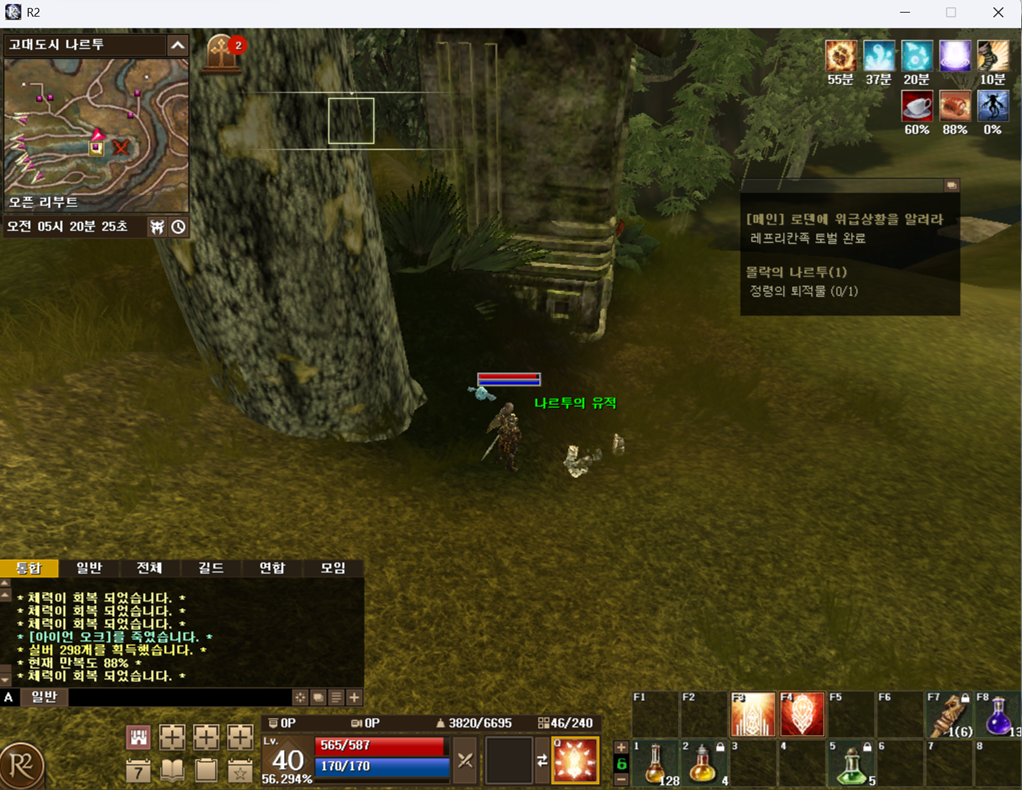Click the minimap of 고대도시 나르투
This screenshot has width=1022, height=790.
(96, 122)
